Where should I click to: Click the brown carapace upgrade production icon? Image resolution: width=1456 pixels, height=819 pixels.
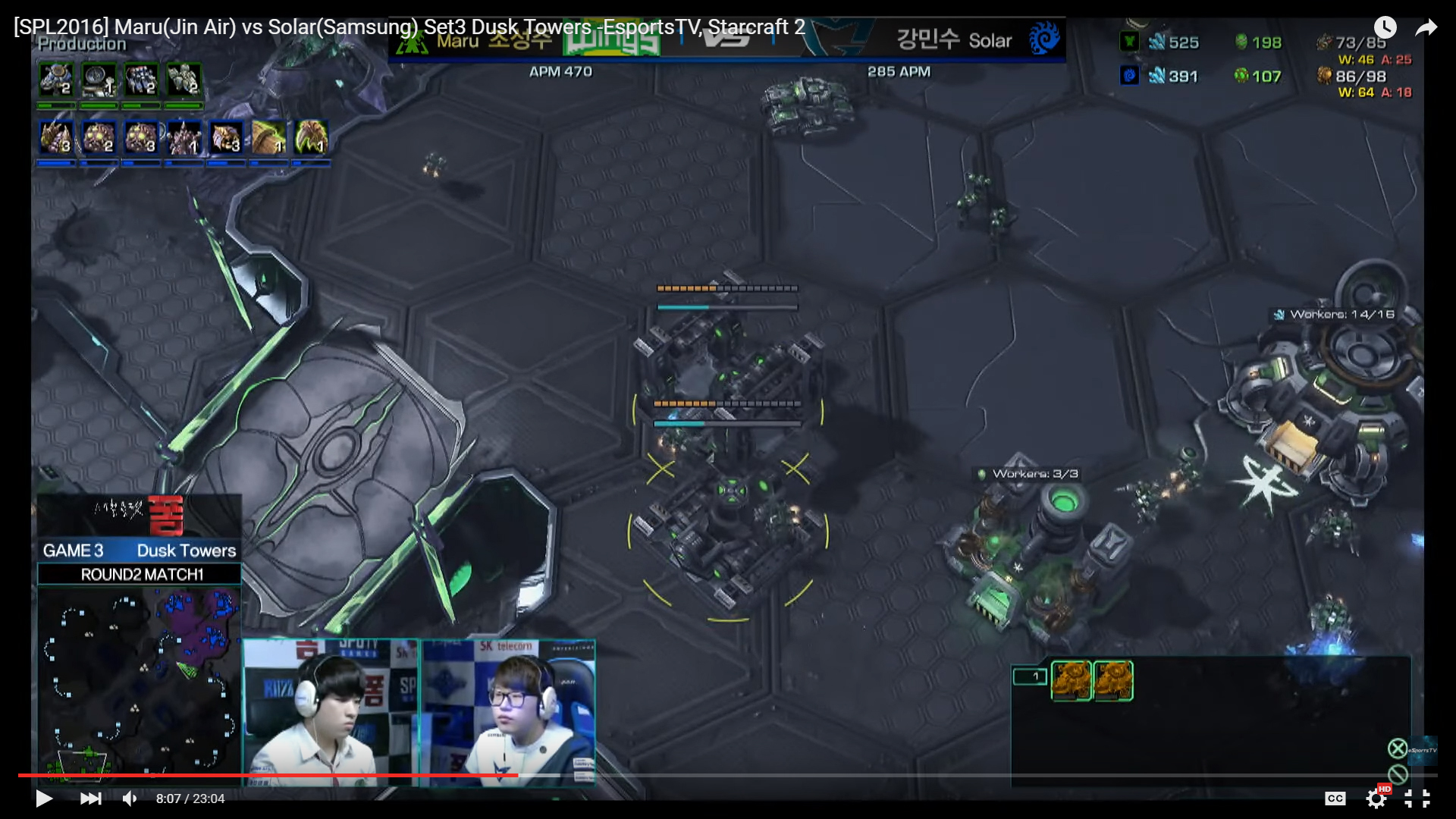pos(268,137)
